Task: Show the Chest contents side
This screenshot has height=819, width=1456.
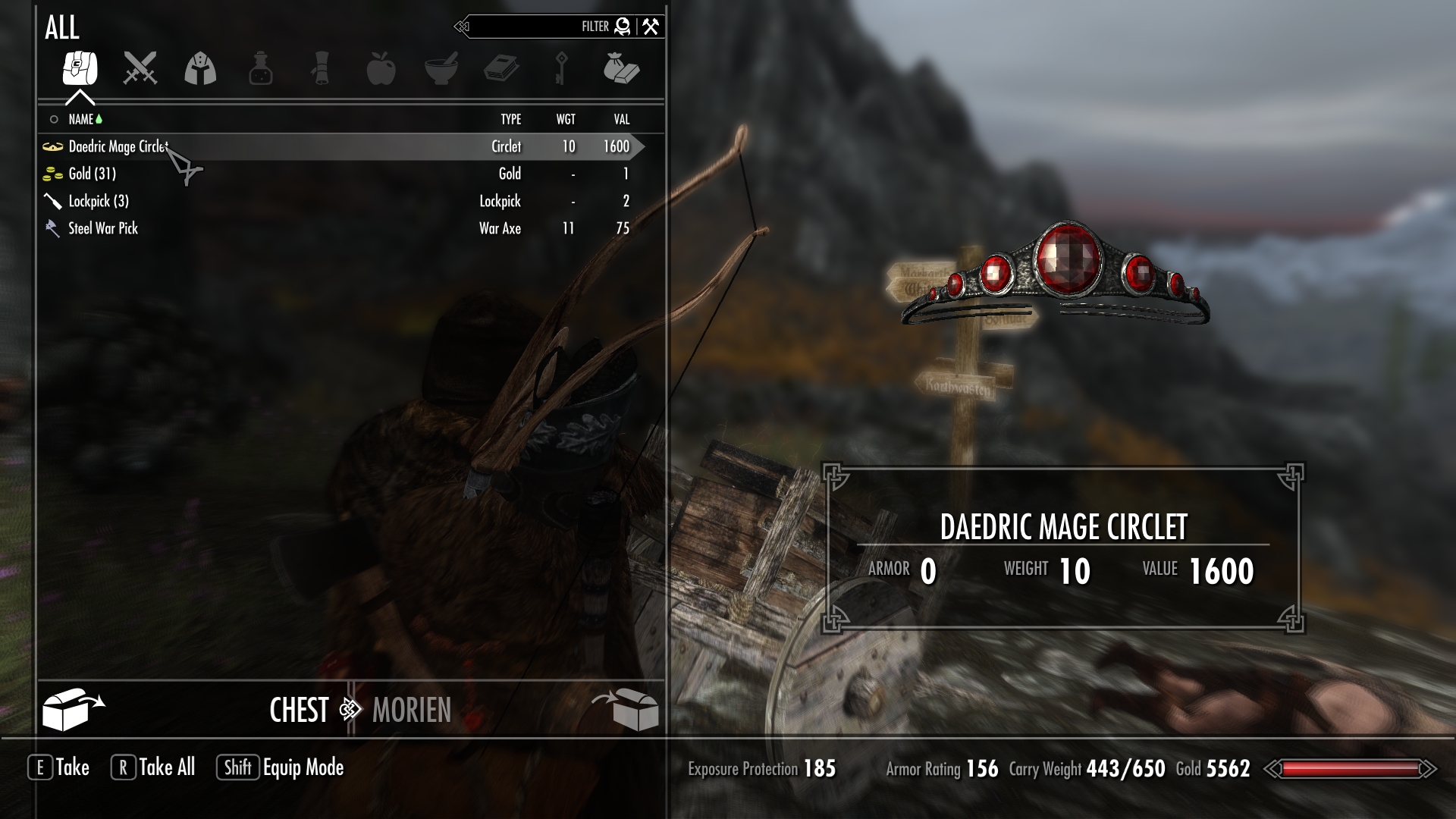Action: [298, 711]
